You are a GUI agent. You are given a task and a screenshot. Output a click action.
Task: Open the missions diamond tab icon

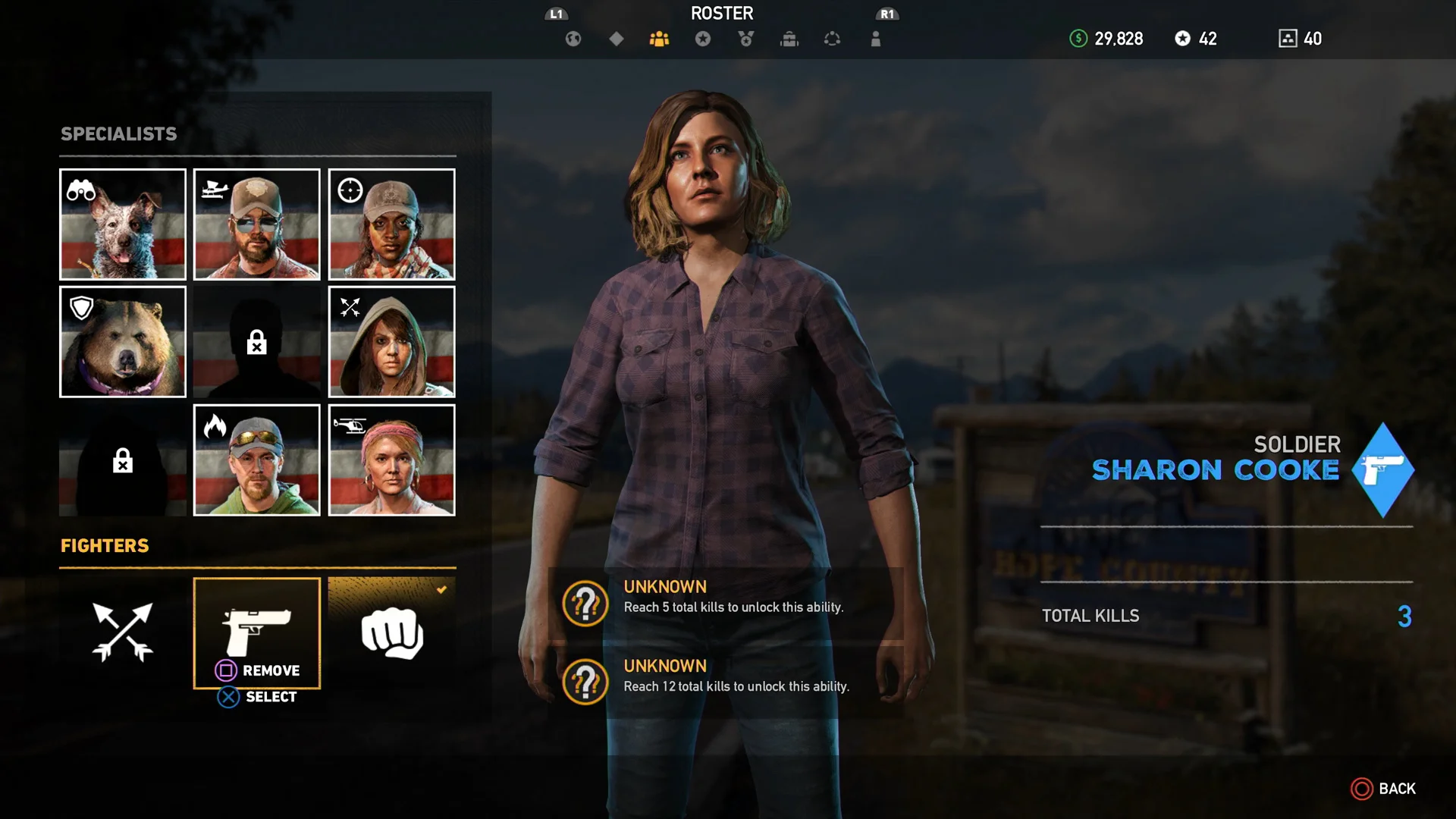(617, 39)
